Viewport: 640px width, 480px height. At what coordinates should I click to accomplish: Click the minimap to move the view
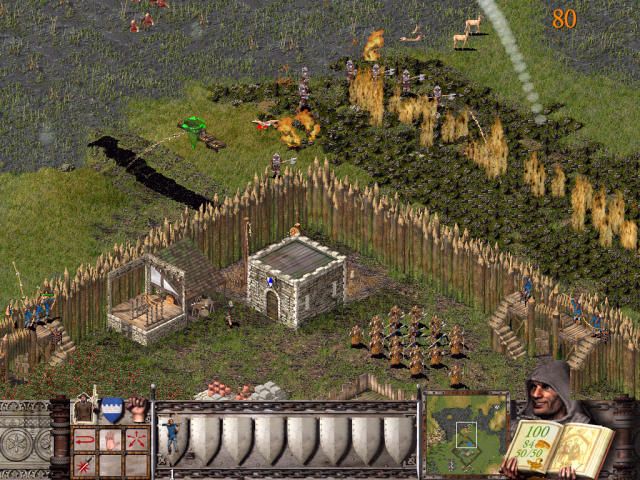[465, 433]
